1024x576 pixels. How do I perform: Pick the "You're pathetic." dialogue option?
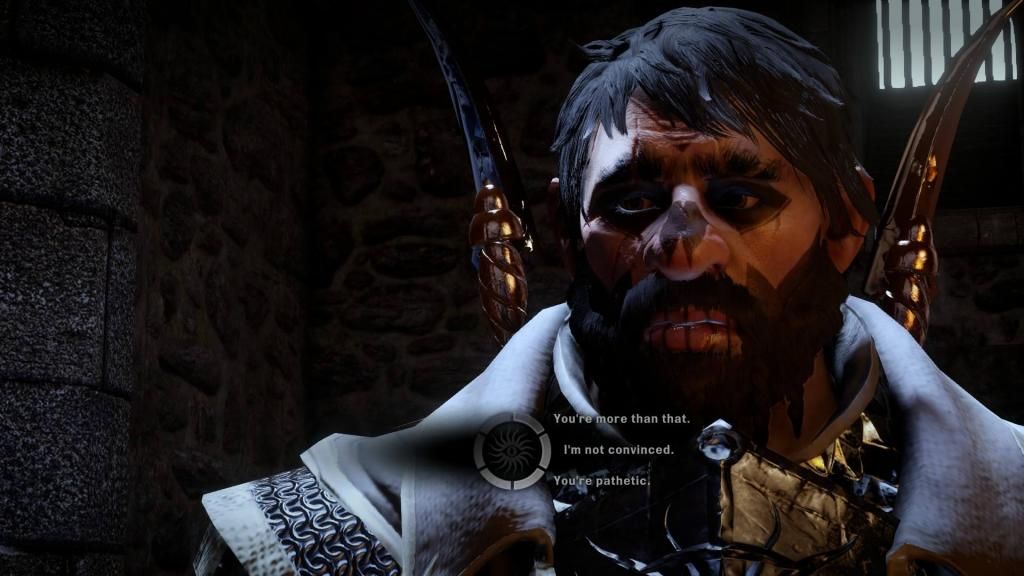(x=601, y=481)
